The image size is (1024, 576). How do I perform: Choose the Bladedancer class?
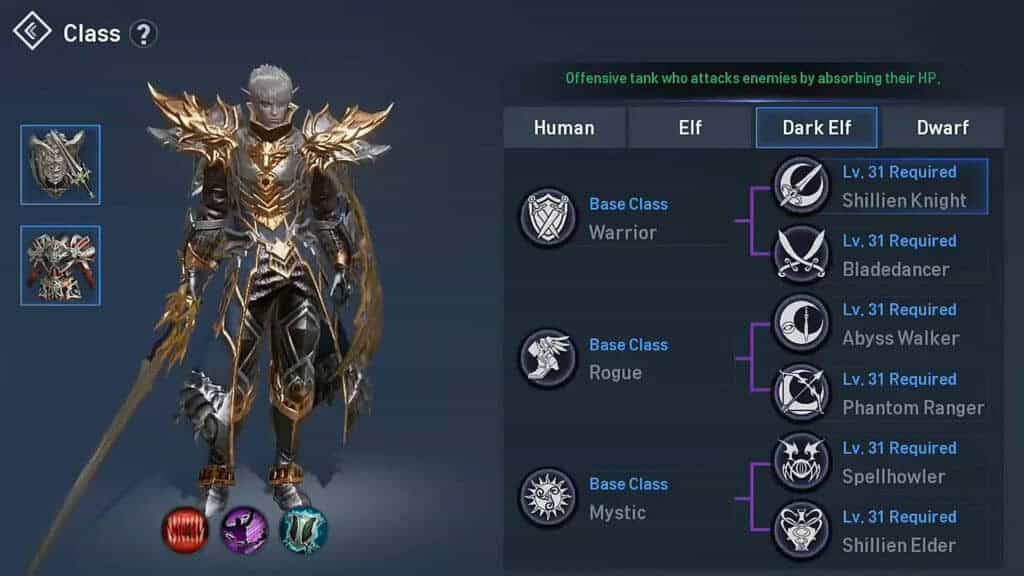[x=880, y=255]
